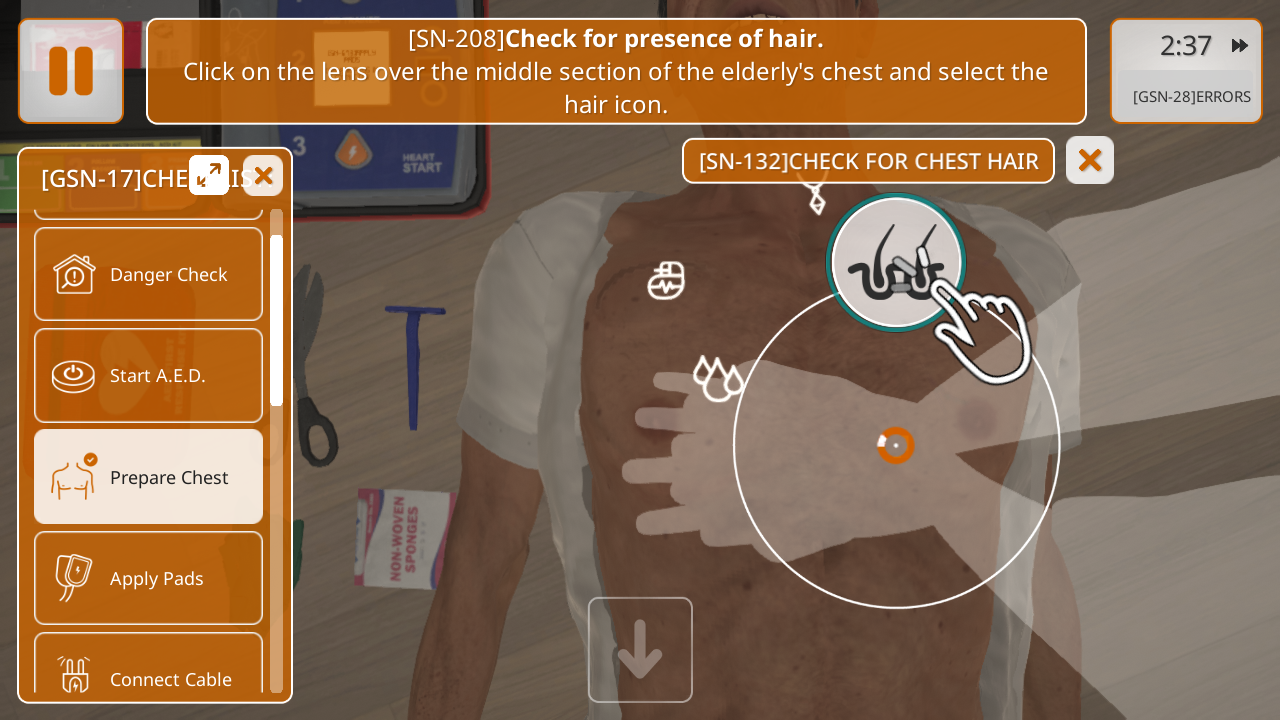Viewport: 1280px width, 720px height.
Task: Expand the checklist panel
Action: [209, 175]
